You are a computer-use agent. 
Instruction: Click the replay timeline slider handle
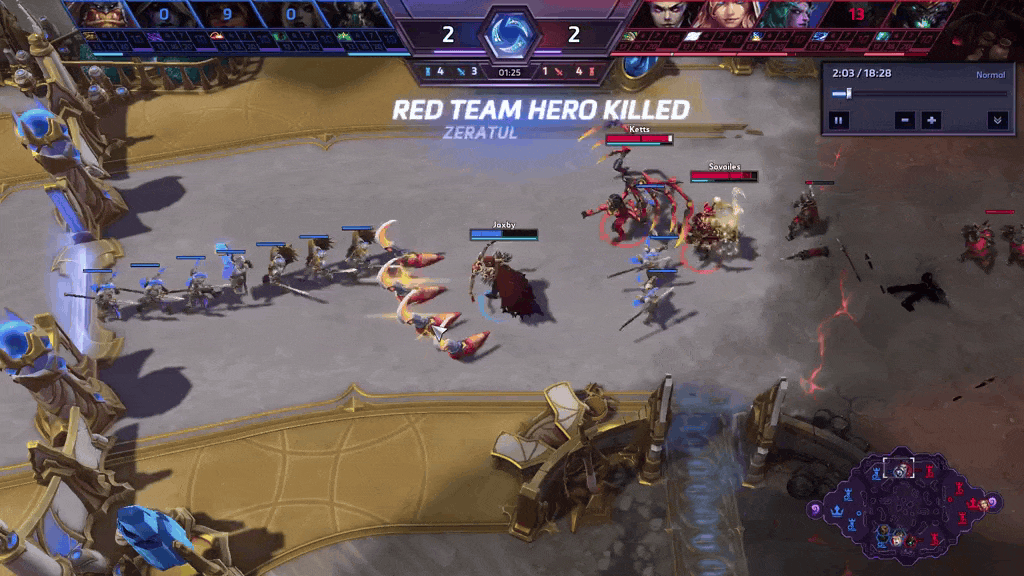(849, 94)
